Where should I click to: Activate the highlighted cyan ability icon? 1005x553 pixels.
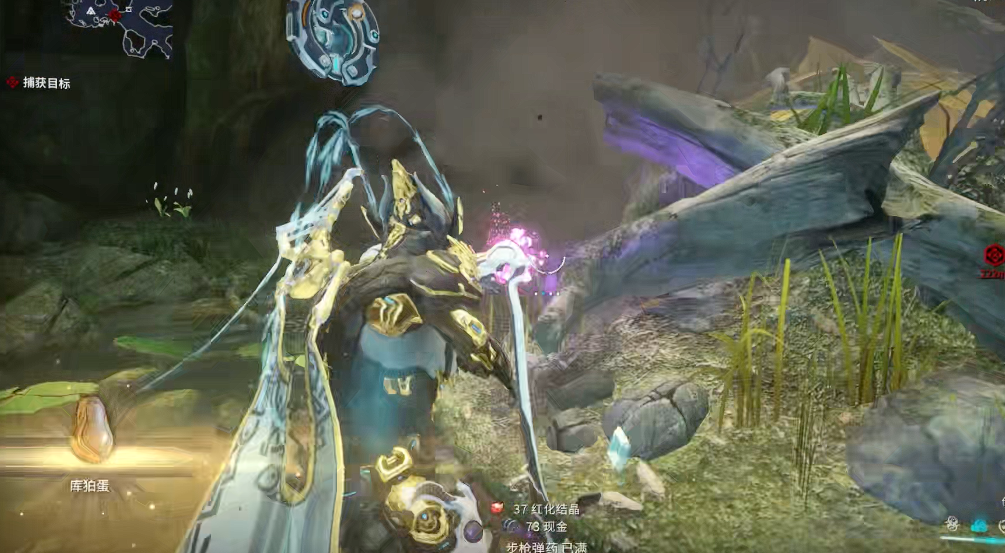[979, 524]
